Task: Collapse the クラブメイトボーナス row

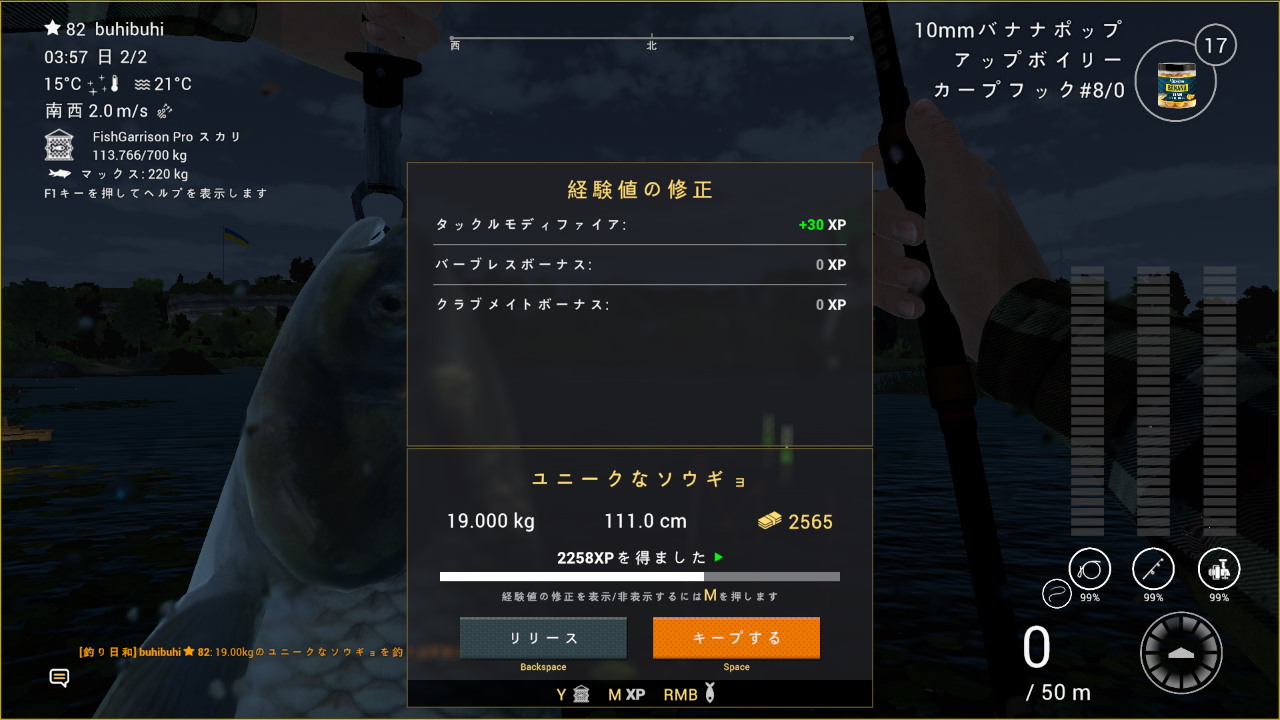Action: 640,304
